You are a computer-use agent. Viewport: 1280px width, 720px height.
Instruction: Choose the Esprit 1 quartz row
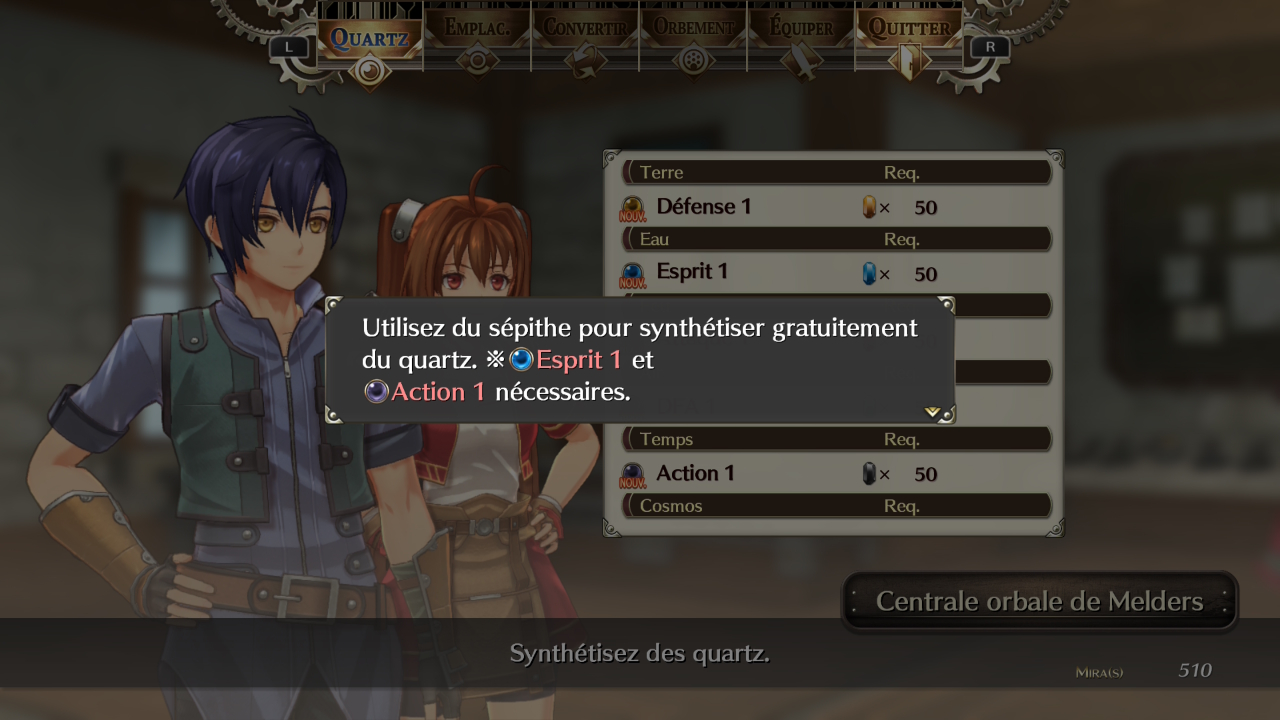point(835,273)
